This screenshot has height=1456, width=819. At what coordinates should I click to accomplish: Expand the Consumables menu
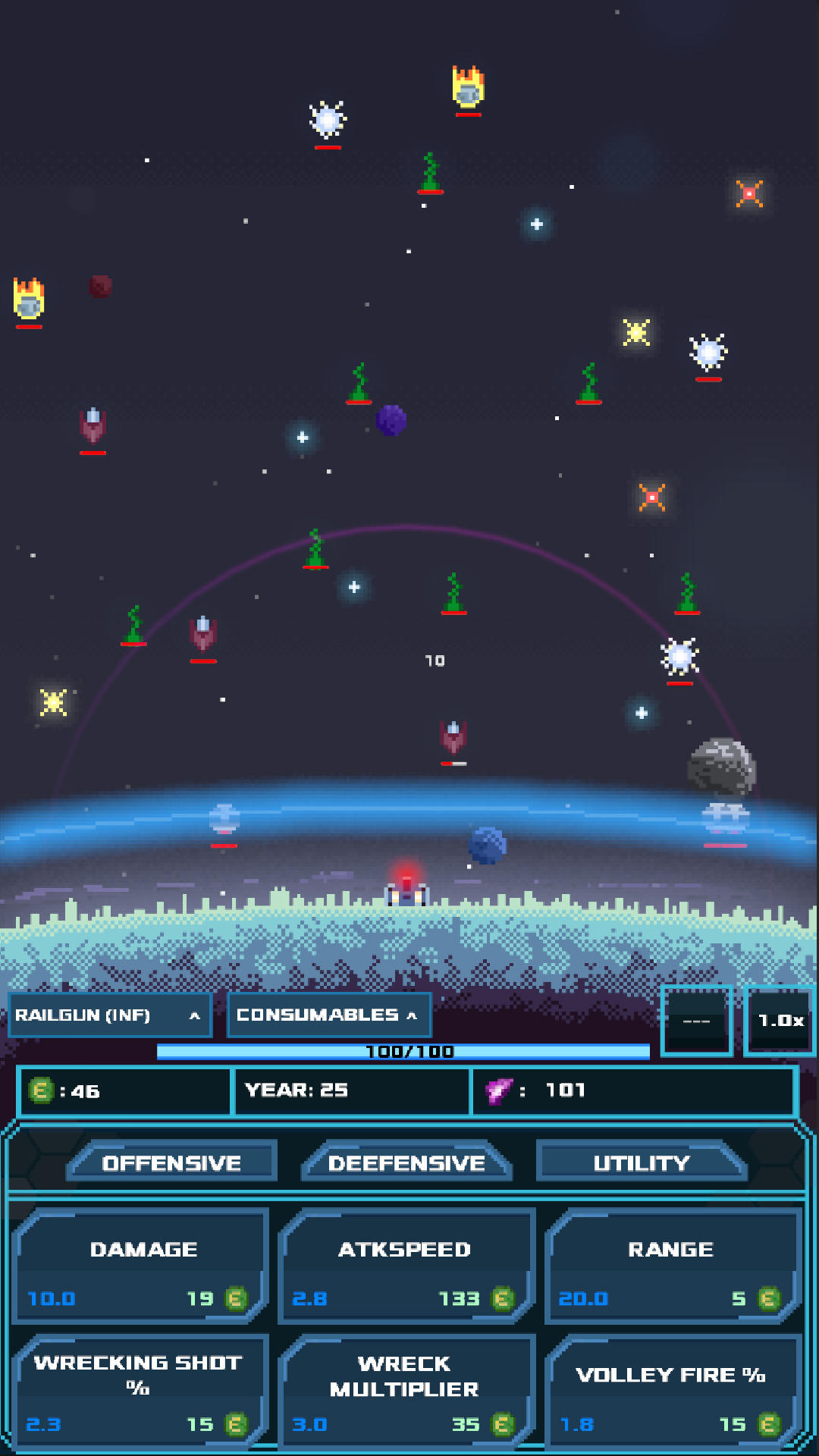[328, 1015]
